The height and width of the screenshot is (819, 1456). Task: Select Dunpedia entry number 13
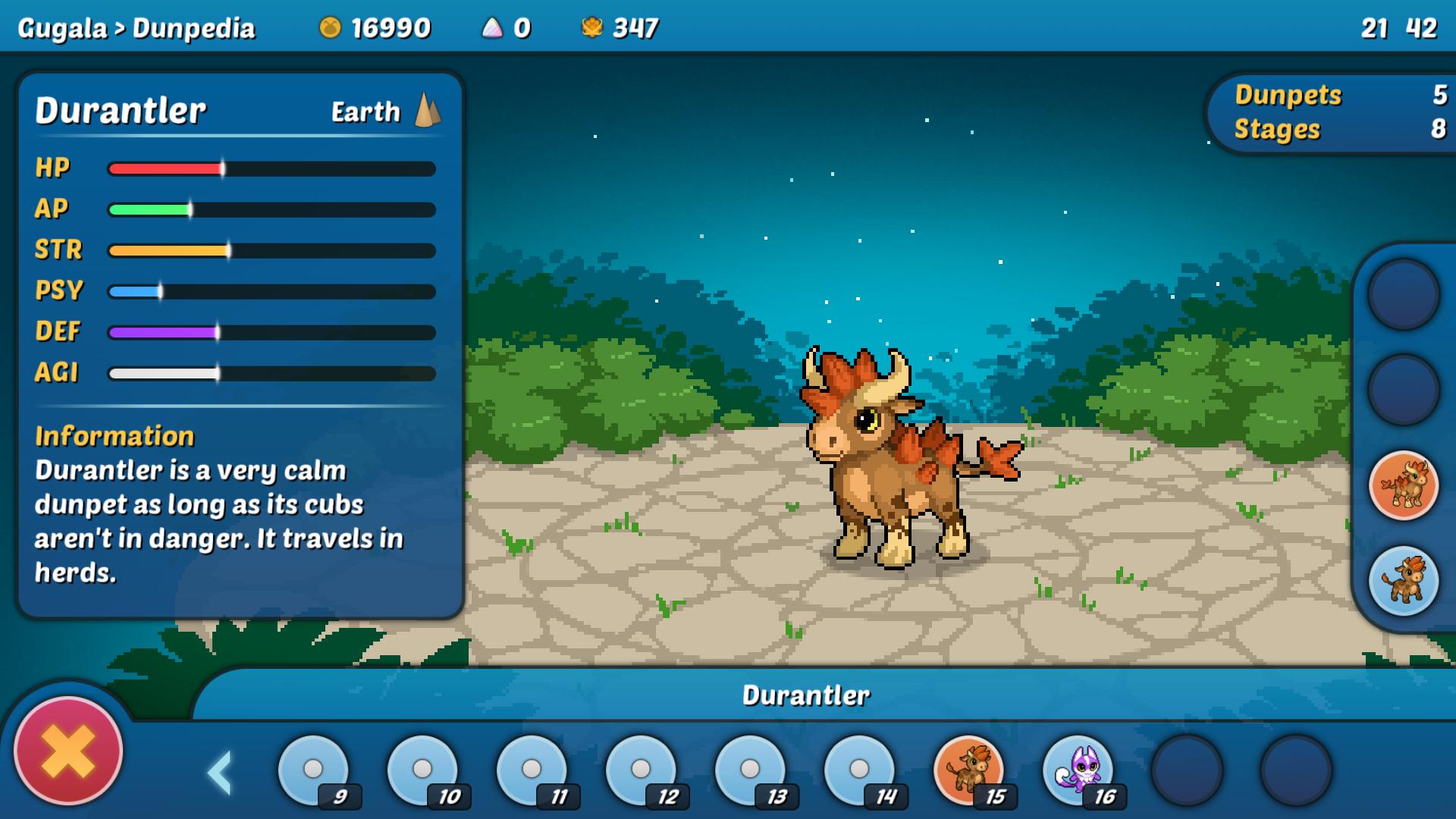point(750,770)
